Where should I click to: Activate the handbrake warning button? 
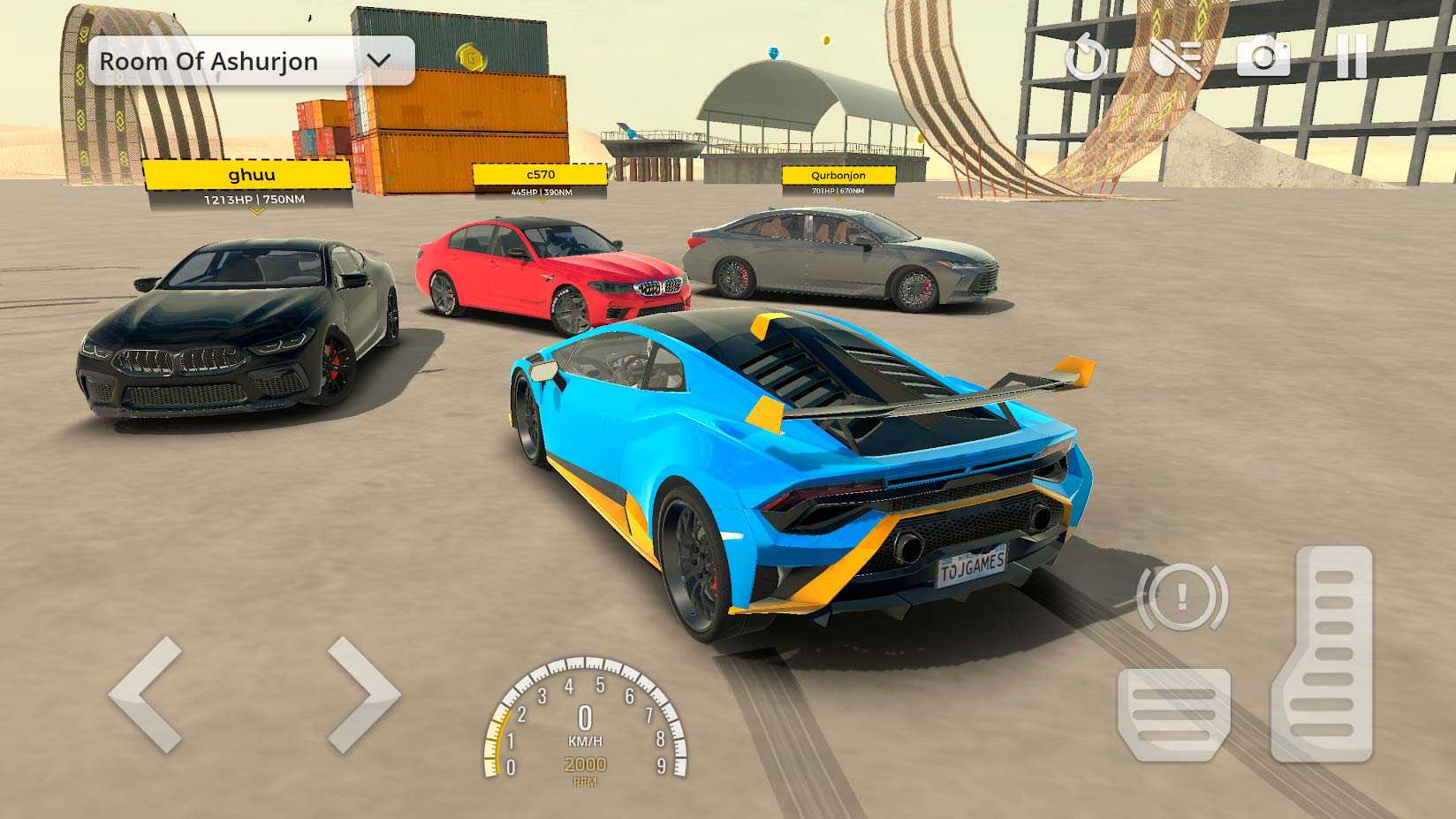tap(1182, 597)
